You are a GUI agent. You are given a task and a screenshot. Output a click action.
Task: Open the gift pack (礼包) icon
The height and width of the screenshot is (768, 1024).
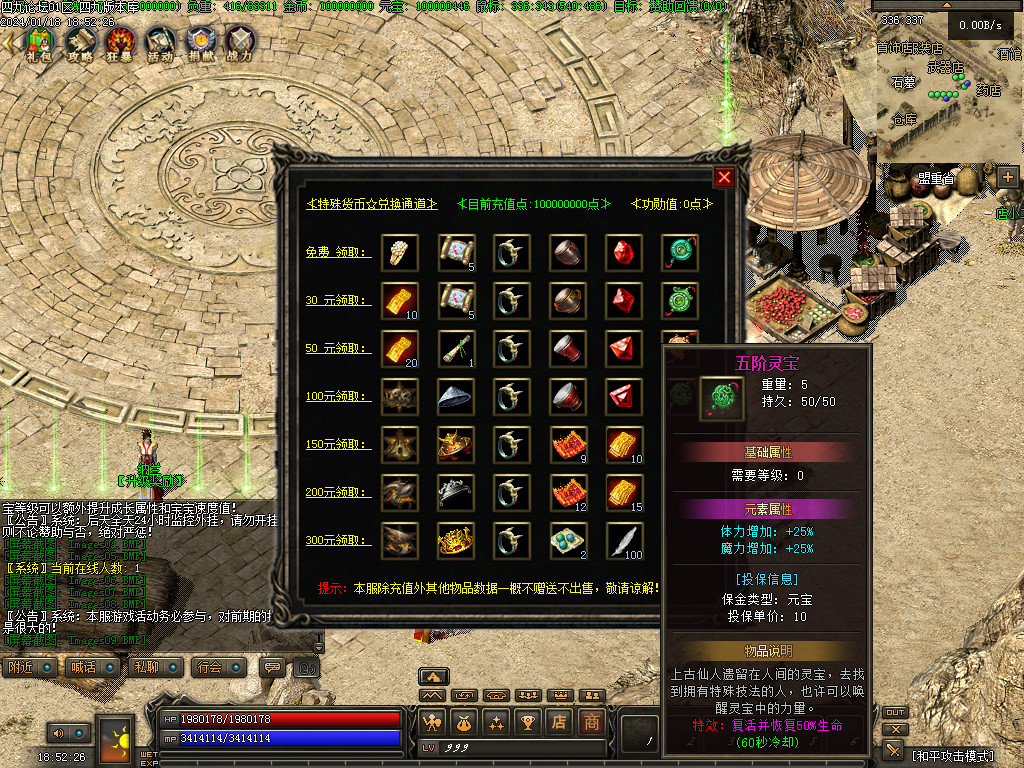point(38,43)
